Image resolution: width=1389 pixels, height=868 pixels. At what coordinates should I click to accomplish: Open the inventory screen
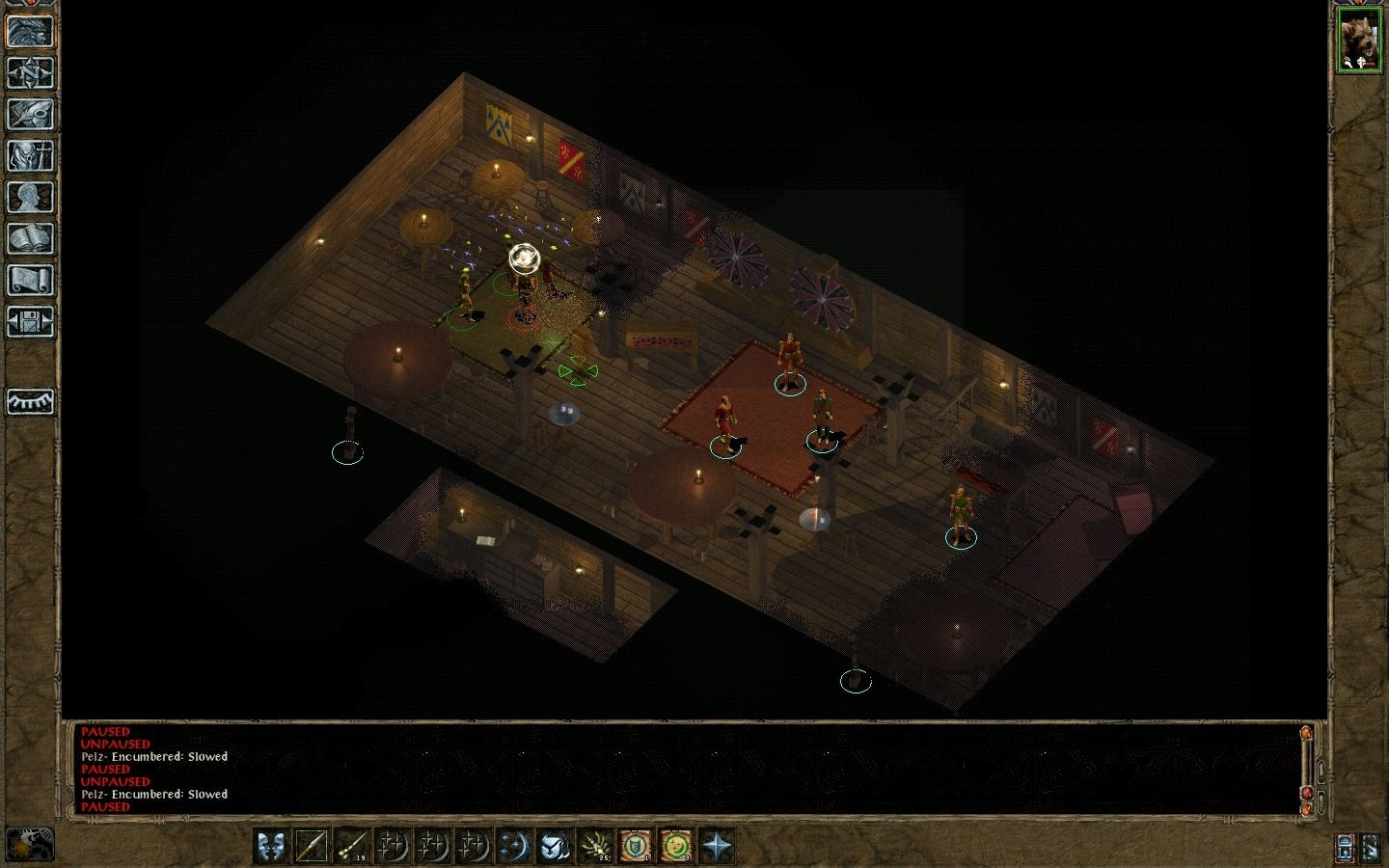(30, 155)
